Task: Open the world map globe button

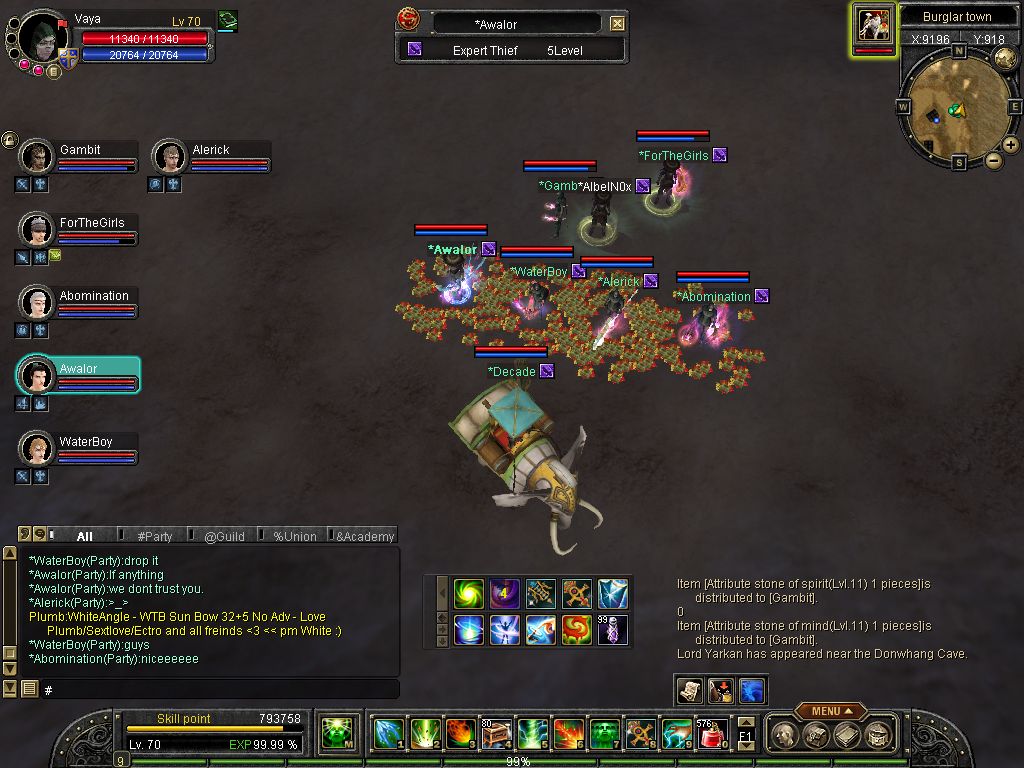Action: [x=1006, y=57]
